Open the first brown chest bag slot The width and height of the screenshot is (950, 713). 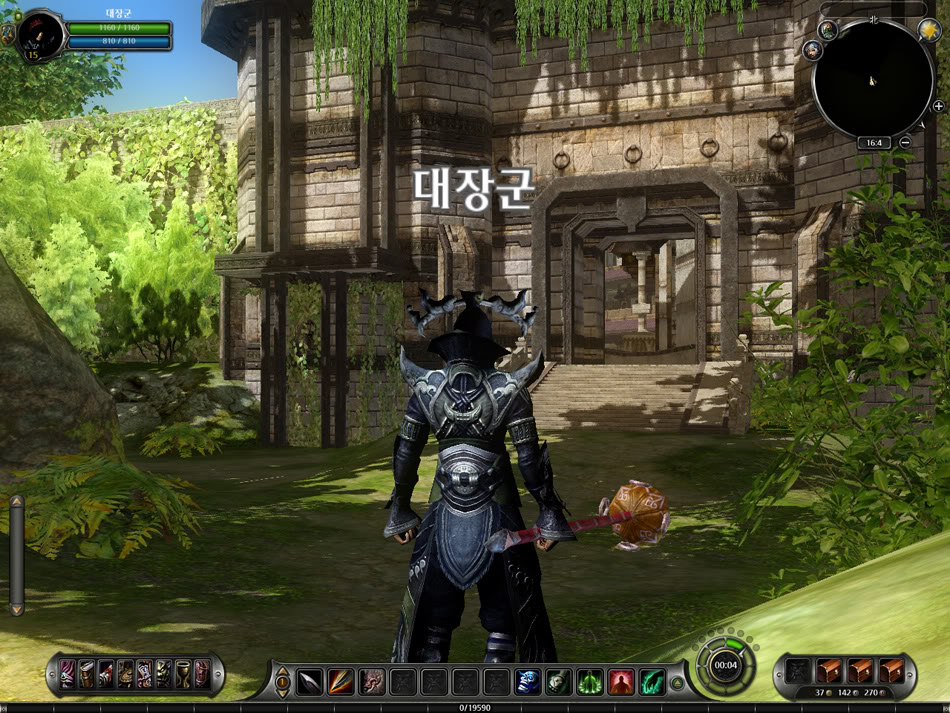(829, 671)
